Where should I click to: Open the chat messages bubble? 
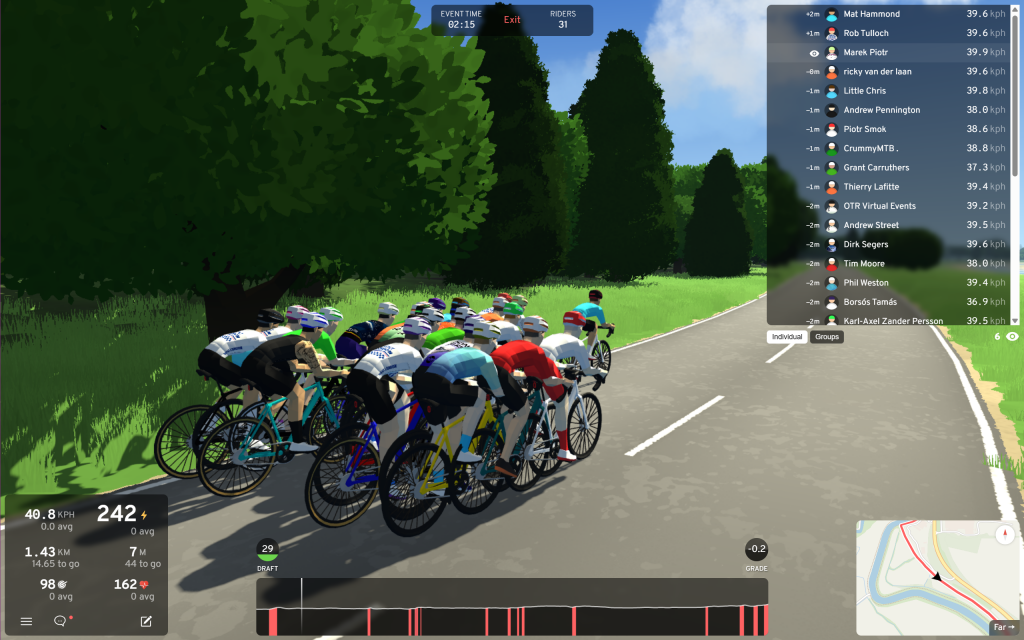(60, 621)
